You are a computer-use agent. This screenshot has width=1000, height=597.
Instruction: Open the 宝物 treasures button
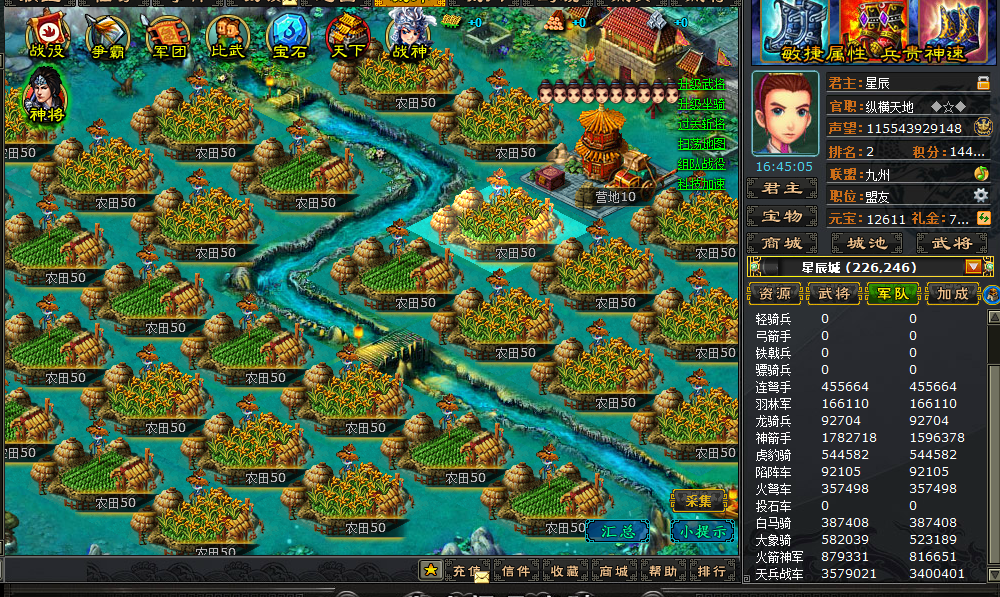(782, 216)
